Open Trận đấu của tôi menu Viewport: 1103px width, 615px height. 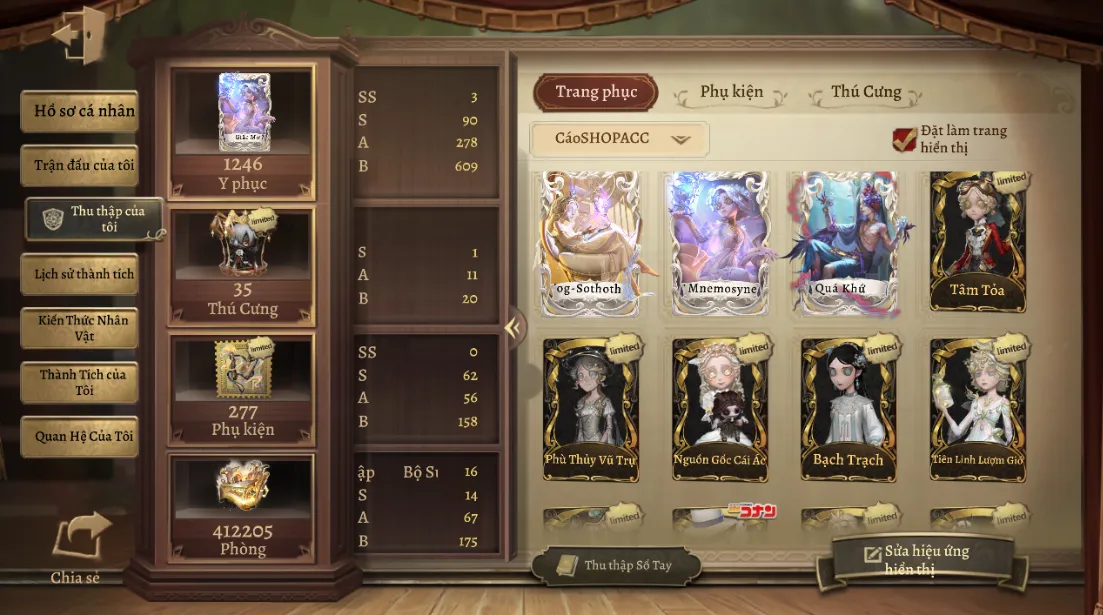point(80,166)
